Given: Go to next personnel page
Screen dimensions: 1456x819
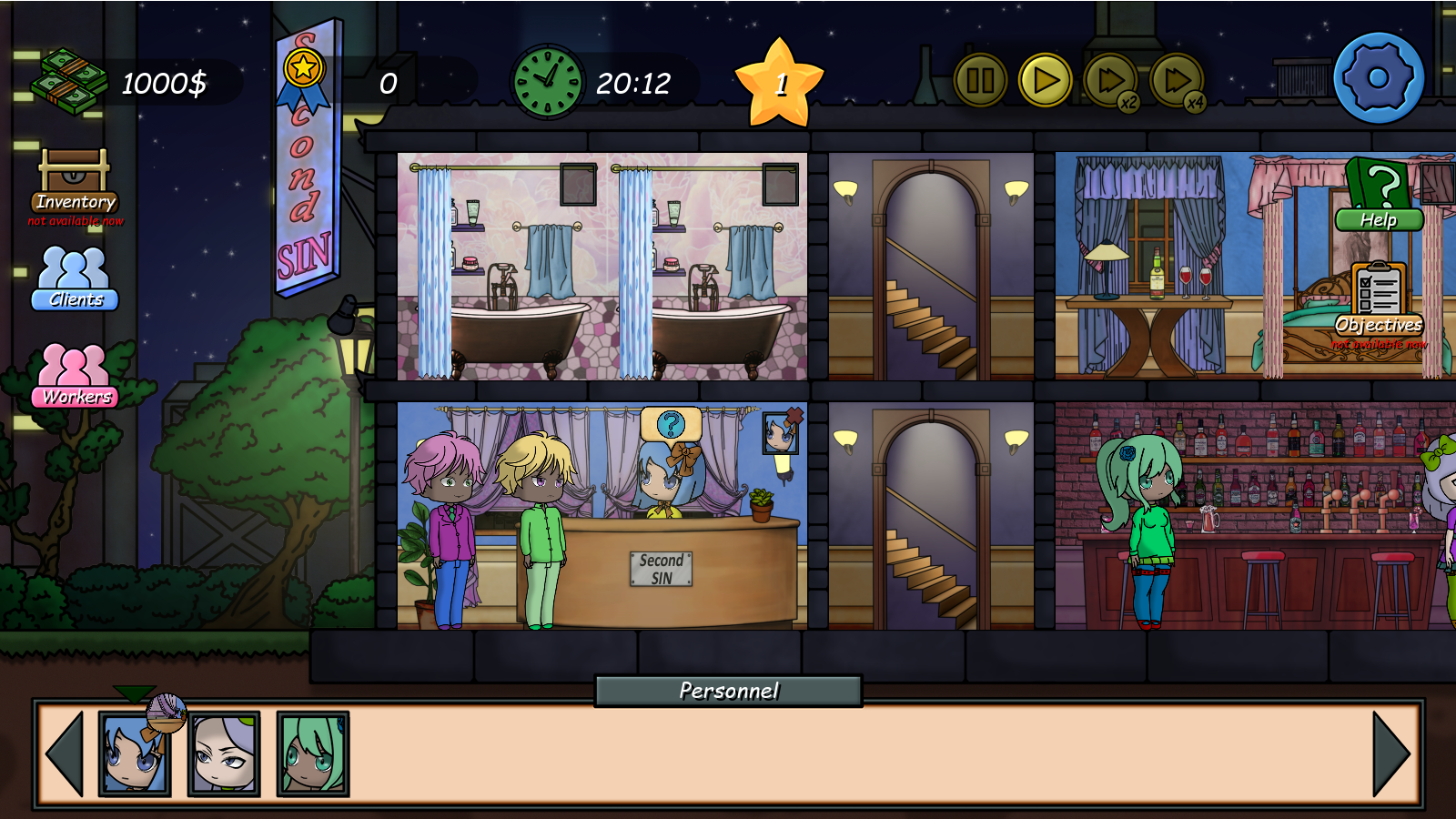Looking at the screenshot, I should (x=1391, y=753).
